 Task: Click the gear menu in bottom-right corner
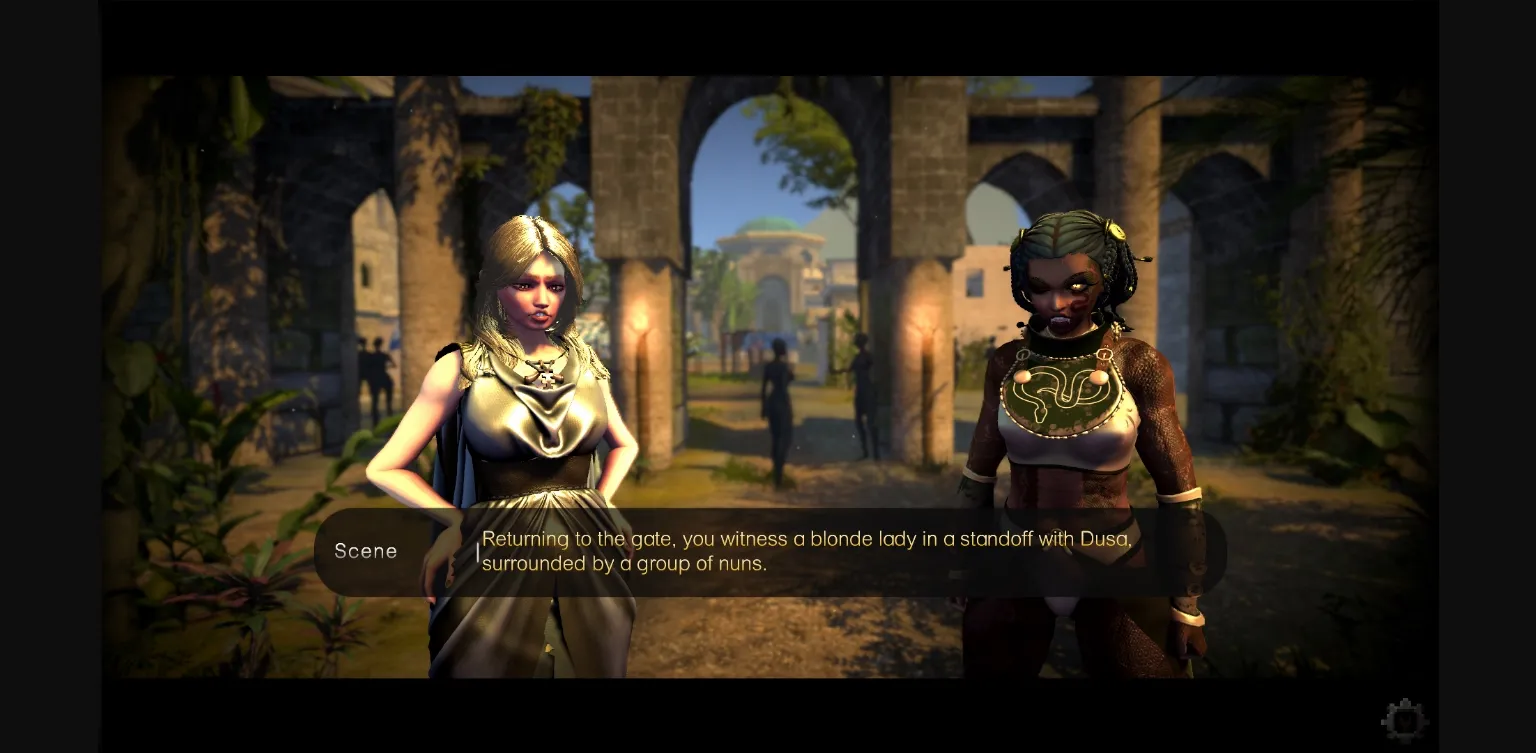(1404, 719)
